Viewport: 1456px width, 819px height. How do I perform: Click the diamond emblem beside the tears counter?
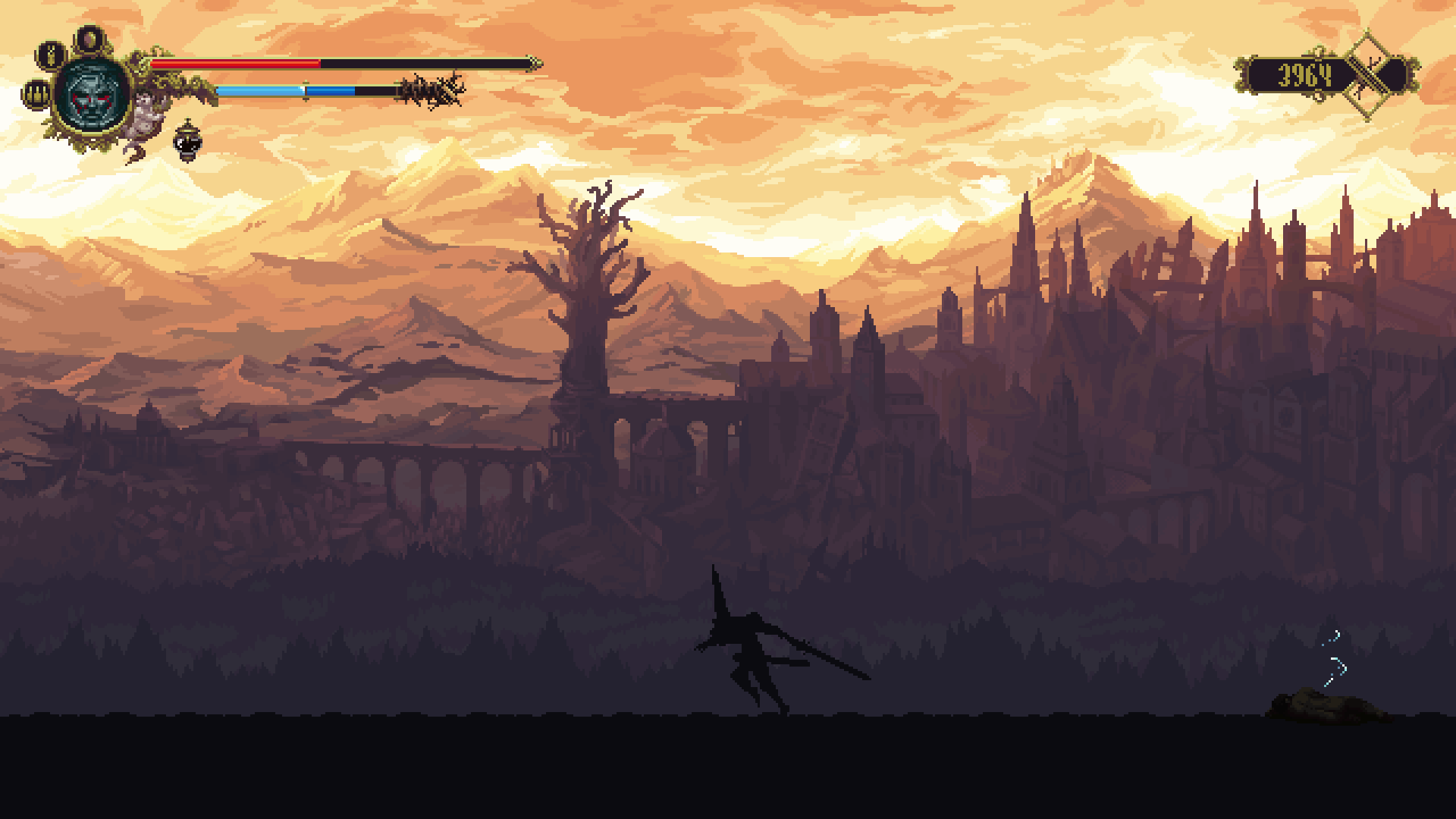pyautogui.click(x=1369, y=75)
